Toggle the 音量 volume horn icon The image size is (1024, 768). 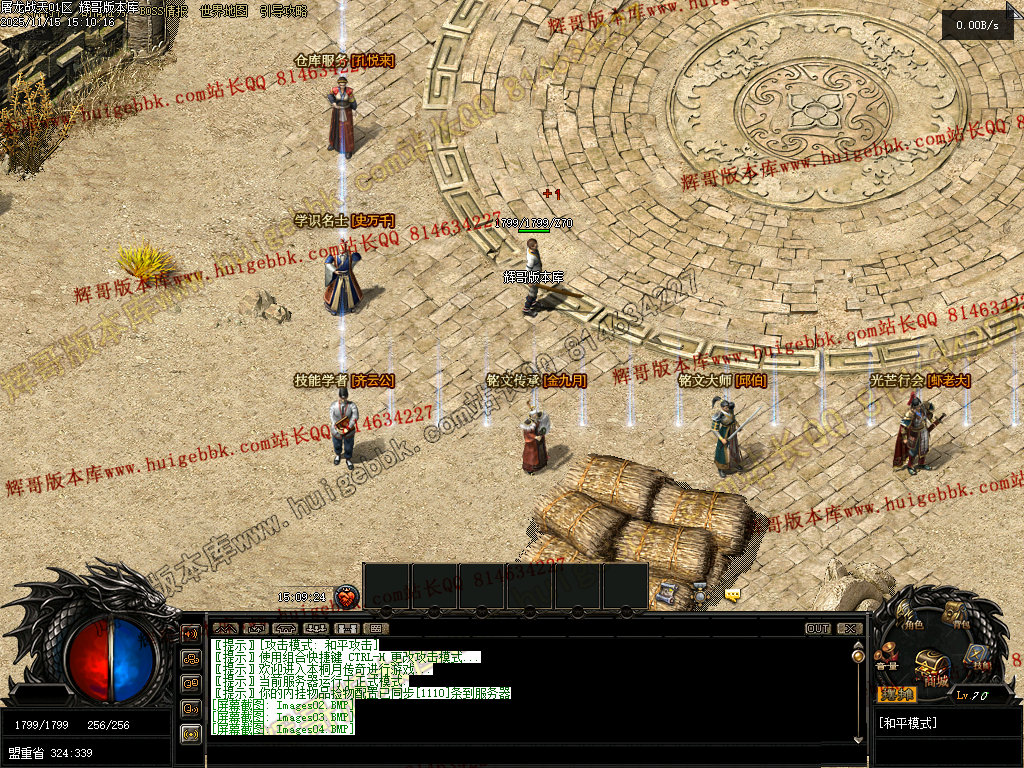click(x=886, y=659)
